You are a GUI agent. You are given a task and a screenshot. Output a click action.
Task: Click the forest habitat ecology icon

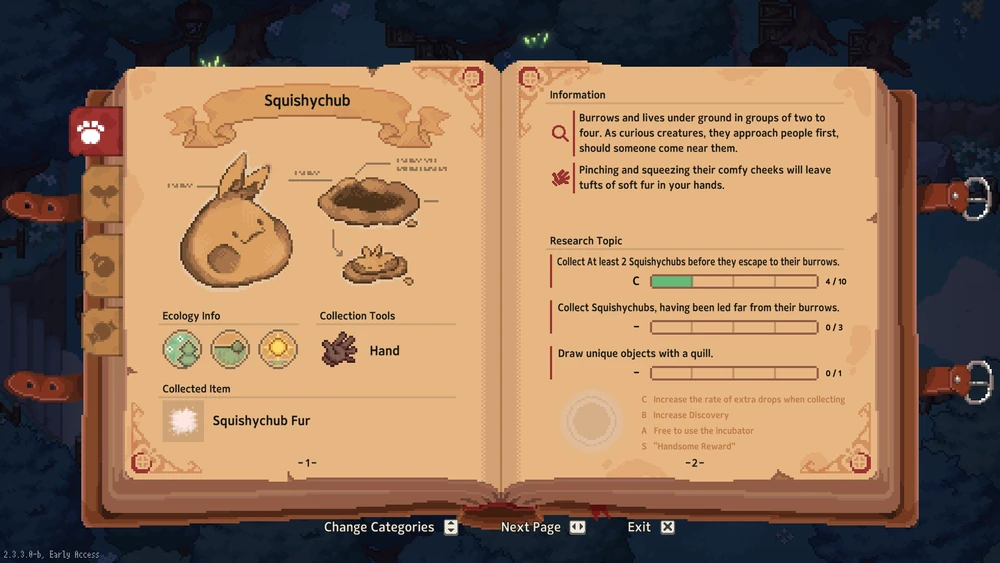(x=182, y=349)
